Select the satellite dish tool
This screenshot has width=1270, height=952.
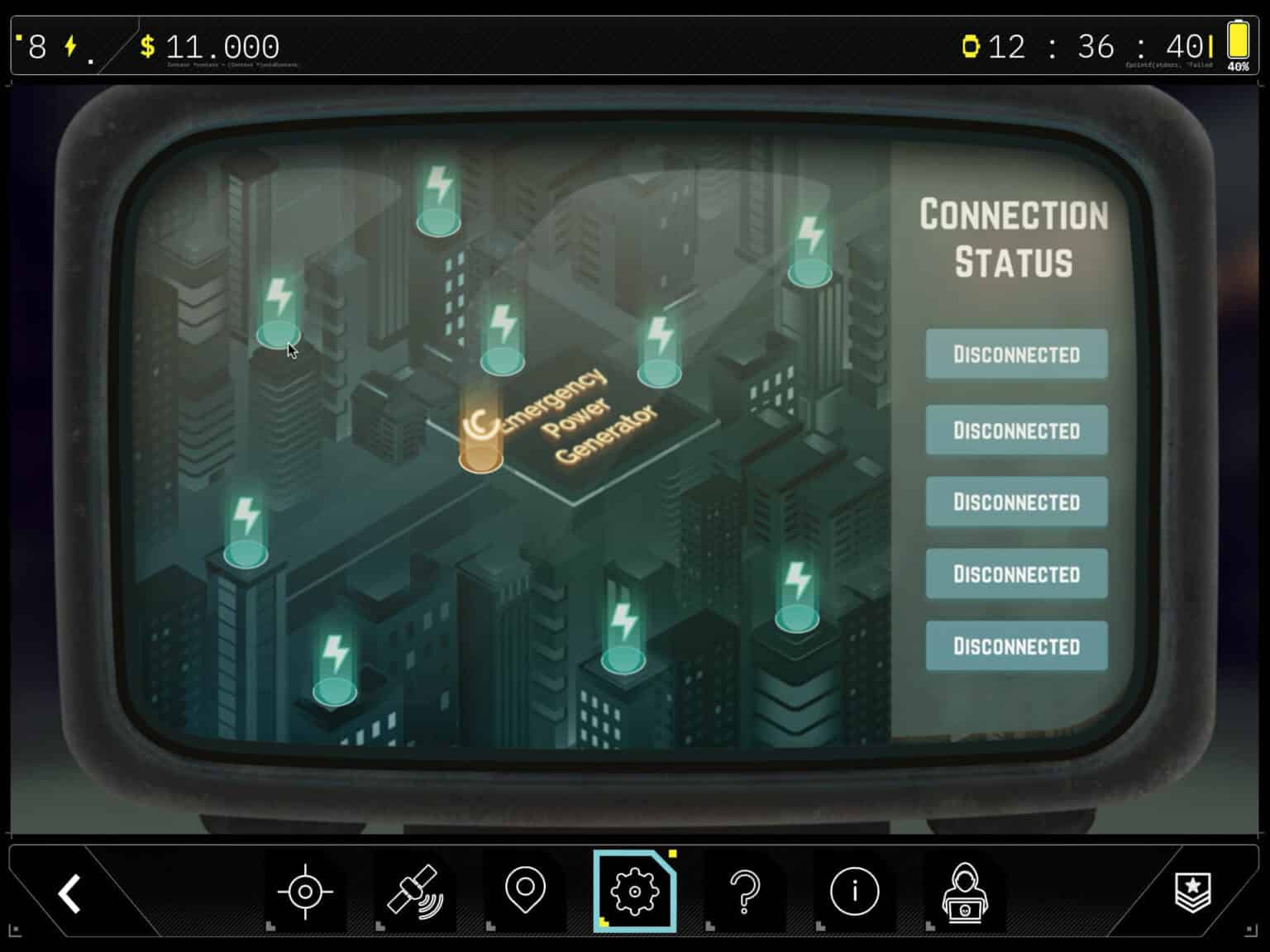tap(415, 892)
